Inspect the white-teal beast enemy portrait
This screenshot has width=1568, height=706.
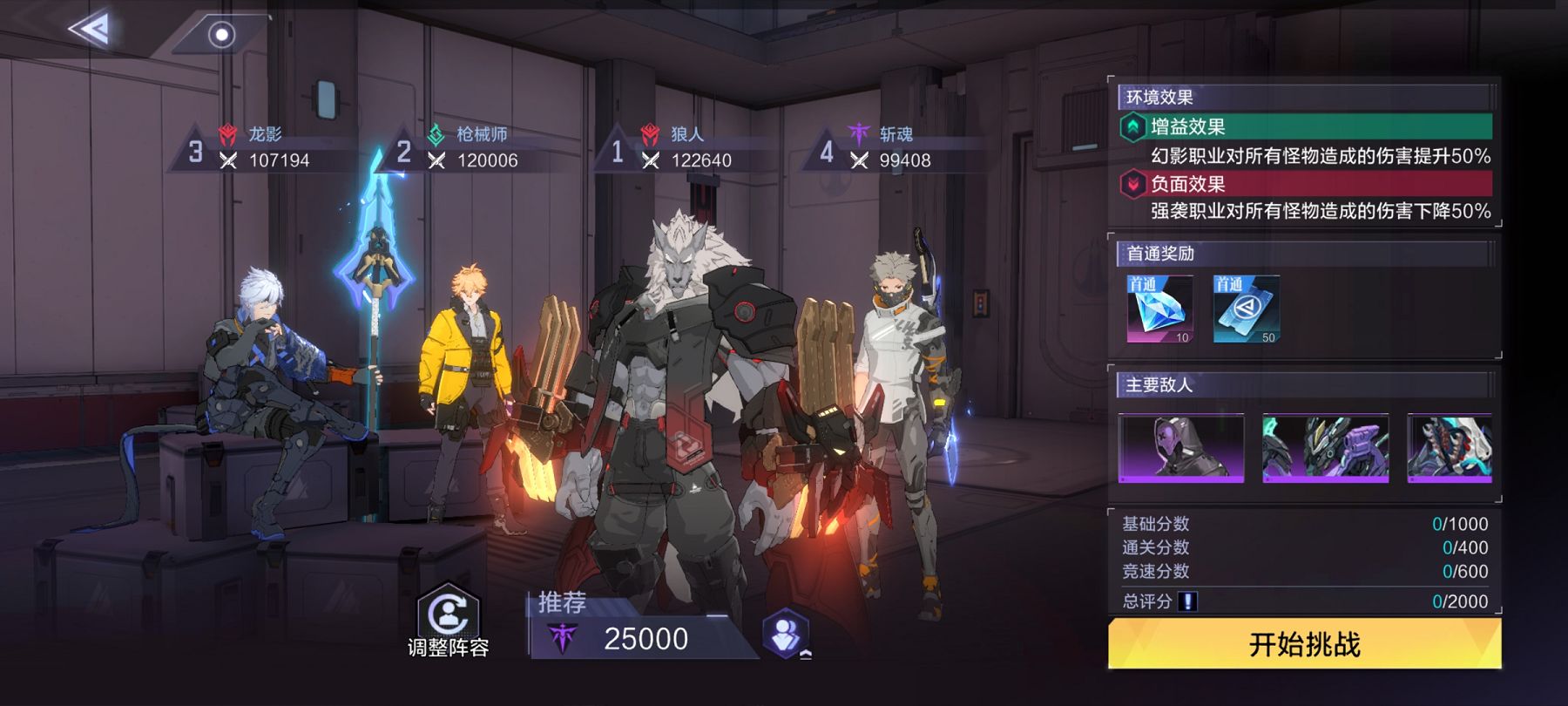[1450, 448]
